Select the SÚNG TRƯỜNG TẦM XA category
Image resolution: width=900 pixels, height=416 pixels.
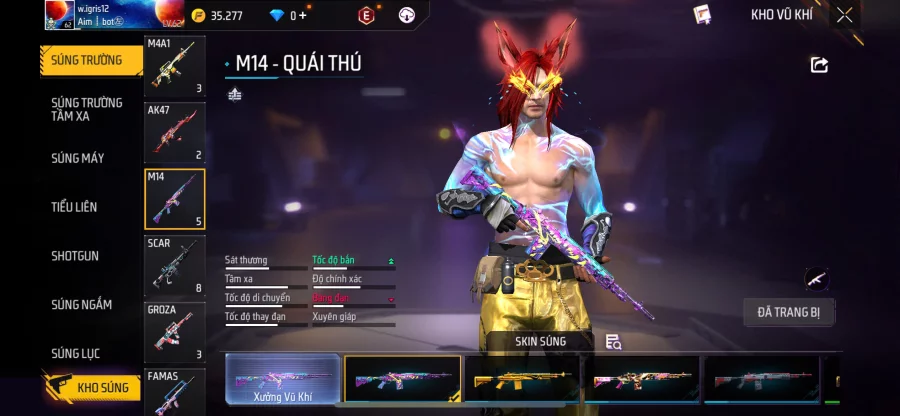[x=87, y=109]
